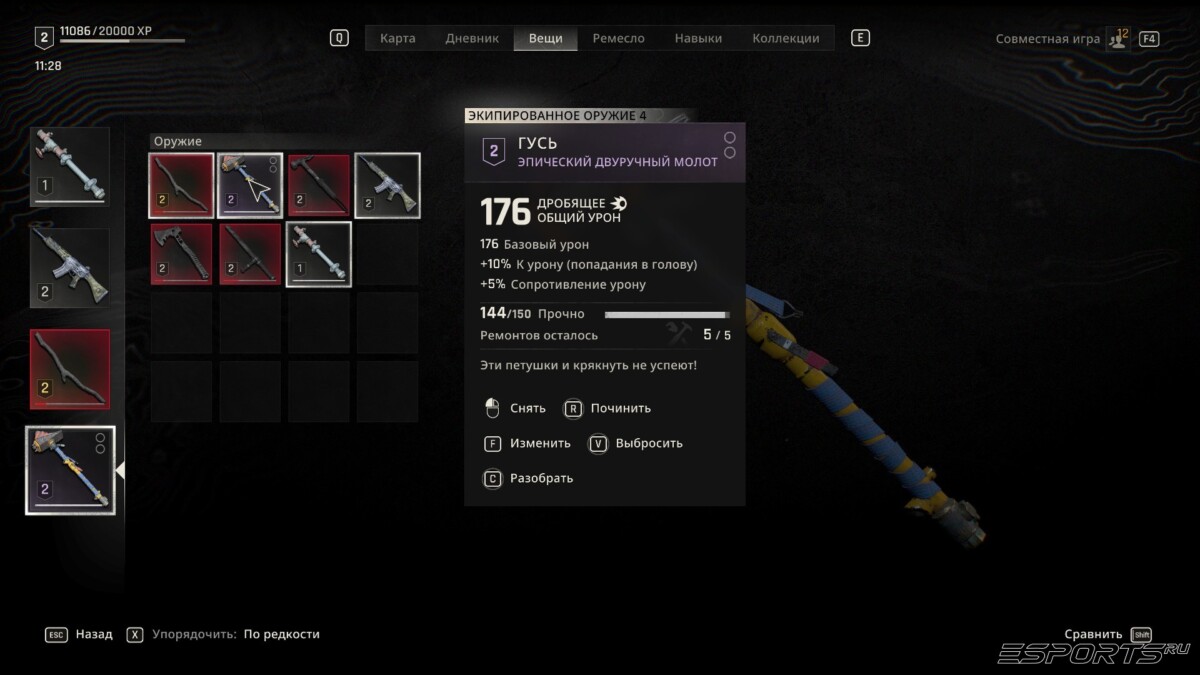The width and height of the screenshot is (1200, 675).
Task: Click the equipped Гусь hammer slot
Action: [x=69, y=469]
